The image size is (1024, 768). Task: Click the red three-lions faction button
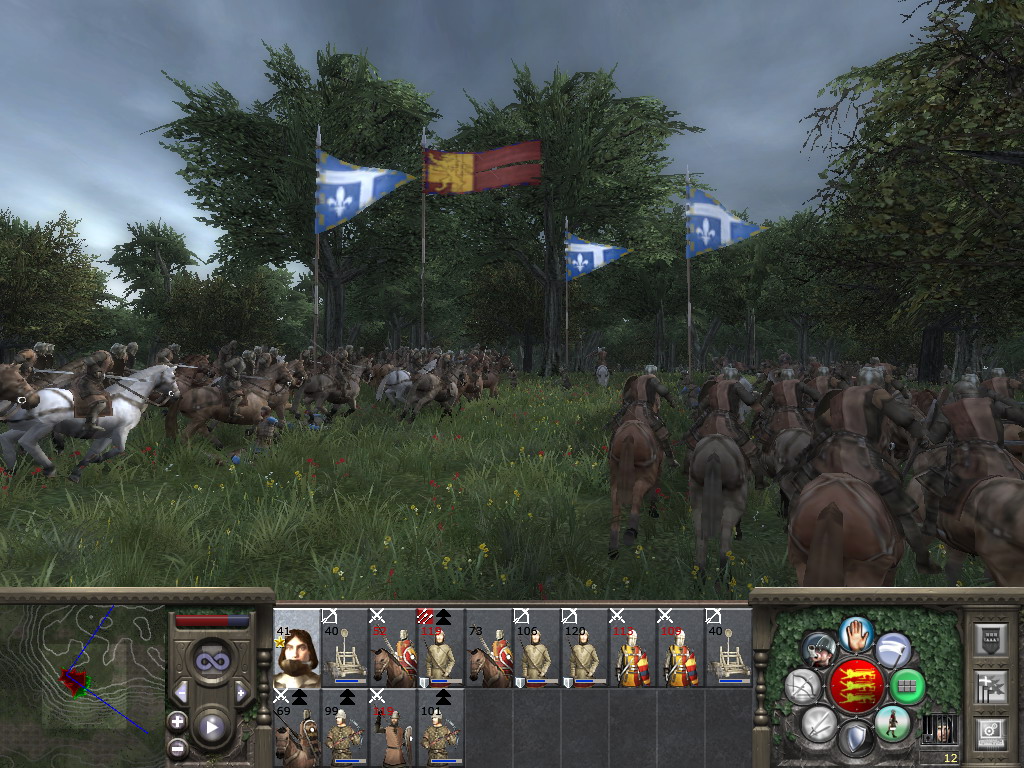(x=856, y=687)
